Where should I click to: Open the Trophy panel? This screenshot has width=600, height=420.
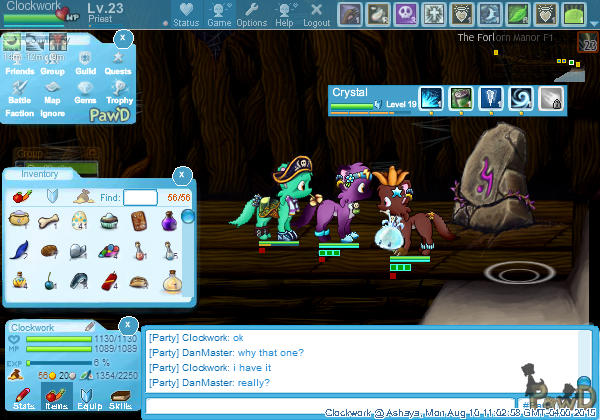click(x=119, y=94)
